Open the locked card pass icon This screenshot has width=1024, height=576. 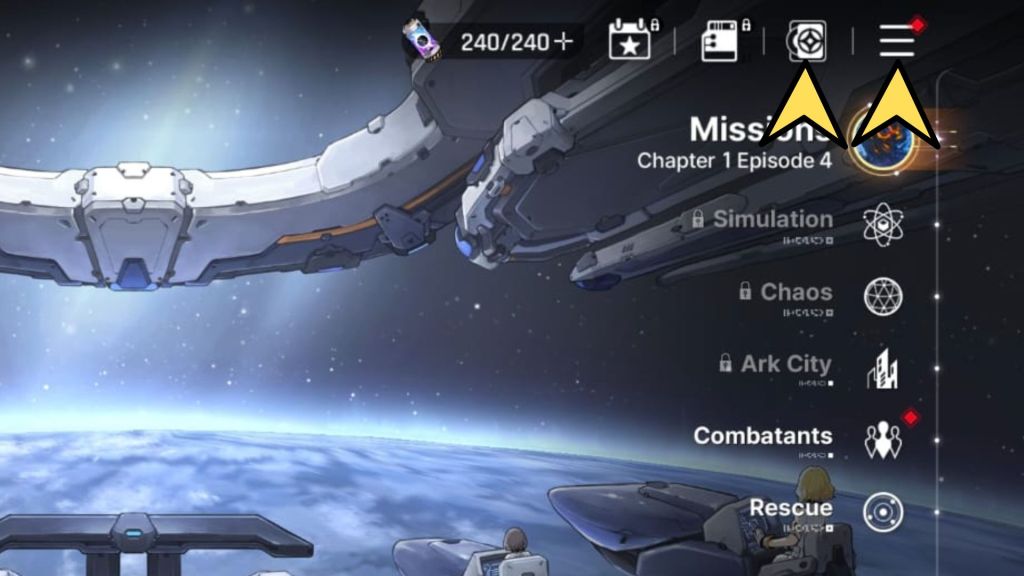[720, 42]
